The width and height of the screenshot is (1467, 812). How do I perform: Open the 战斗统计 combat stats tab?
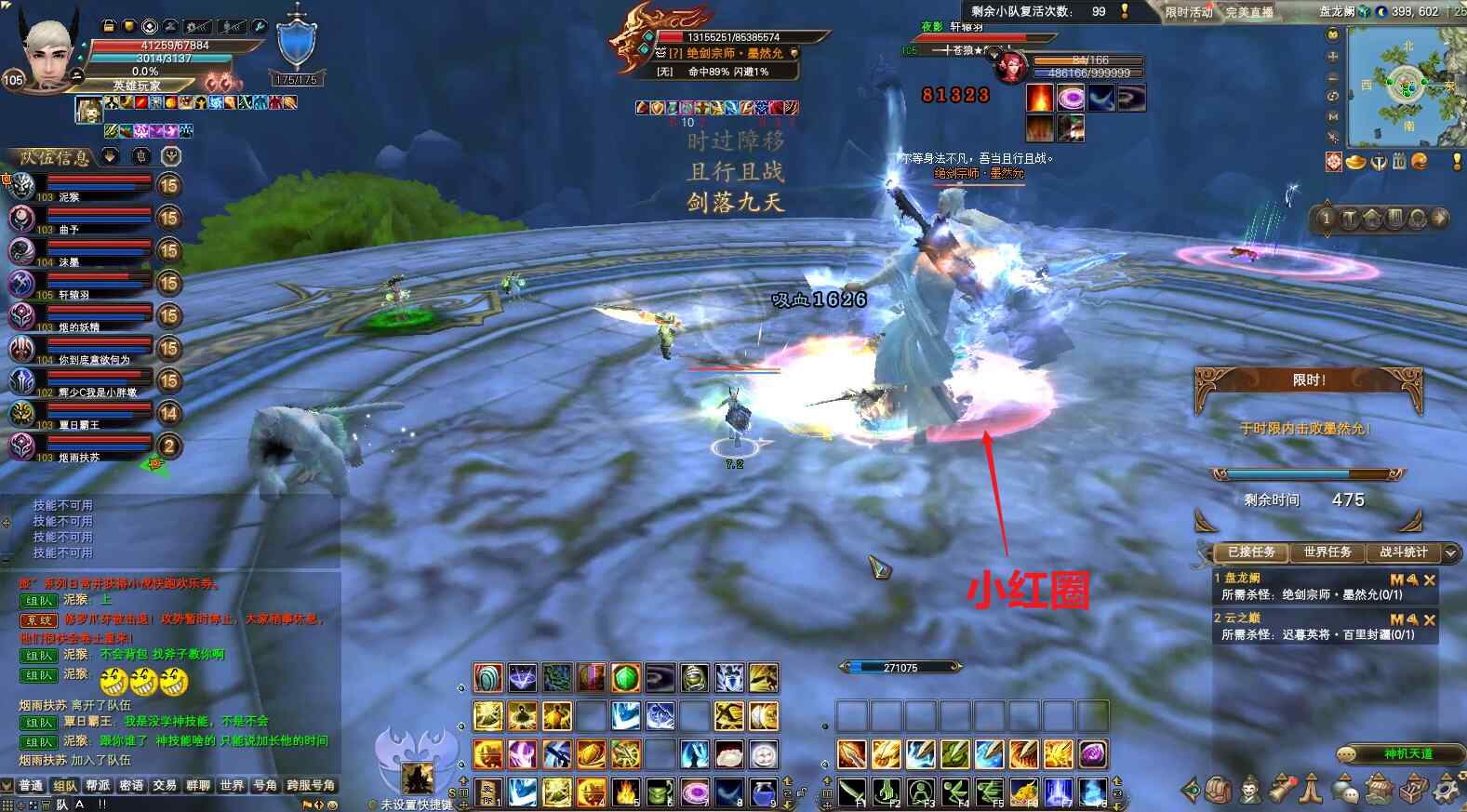coord(1403,552)
